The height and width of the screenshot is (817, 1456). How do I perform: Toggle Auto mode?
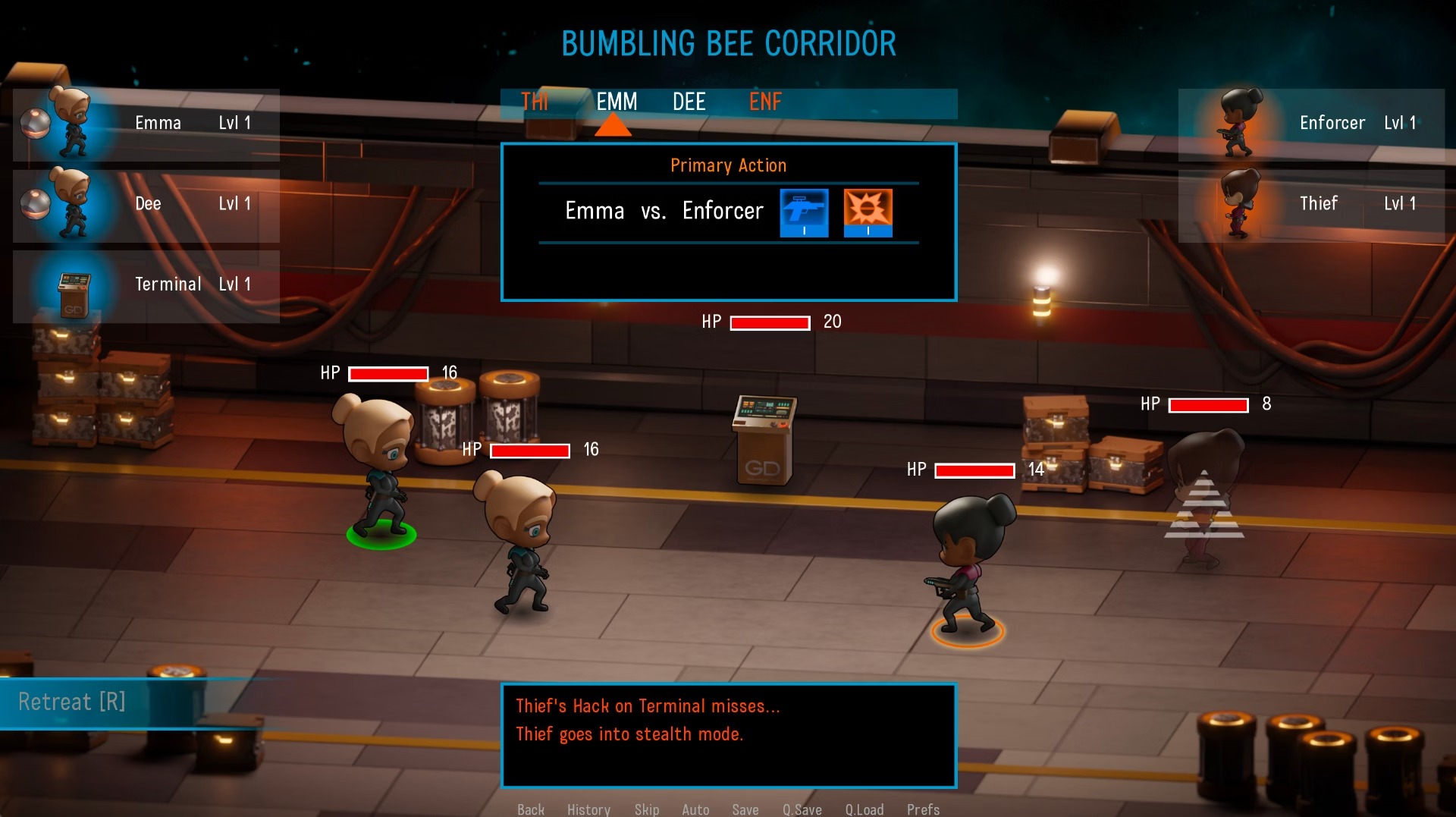[x=695, y=809]
